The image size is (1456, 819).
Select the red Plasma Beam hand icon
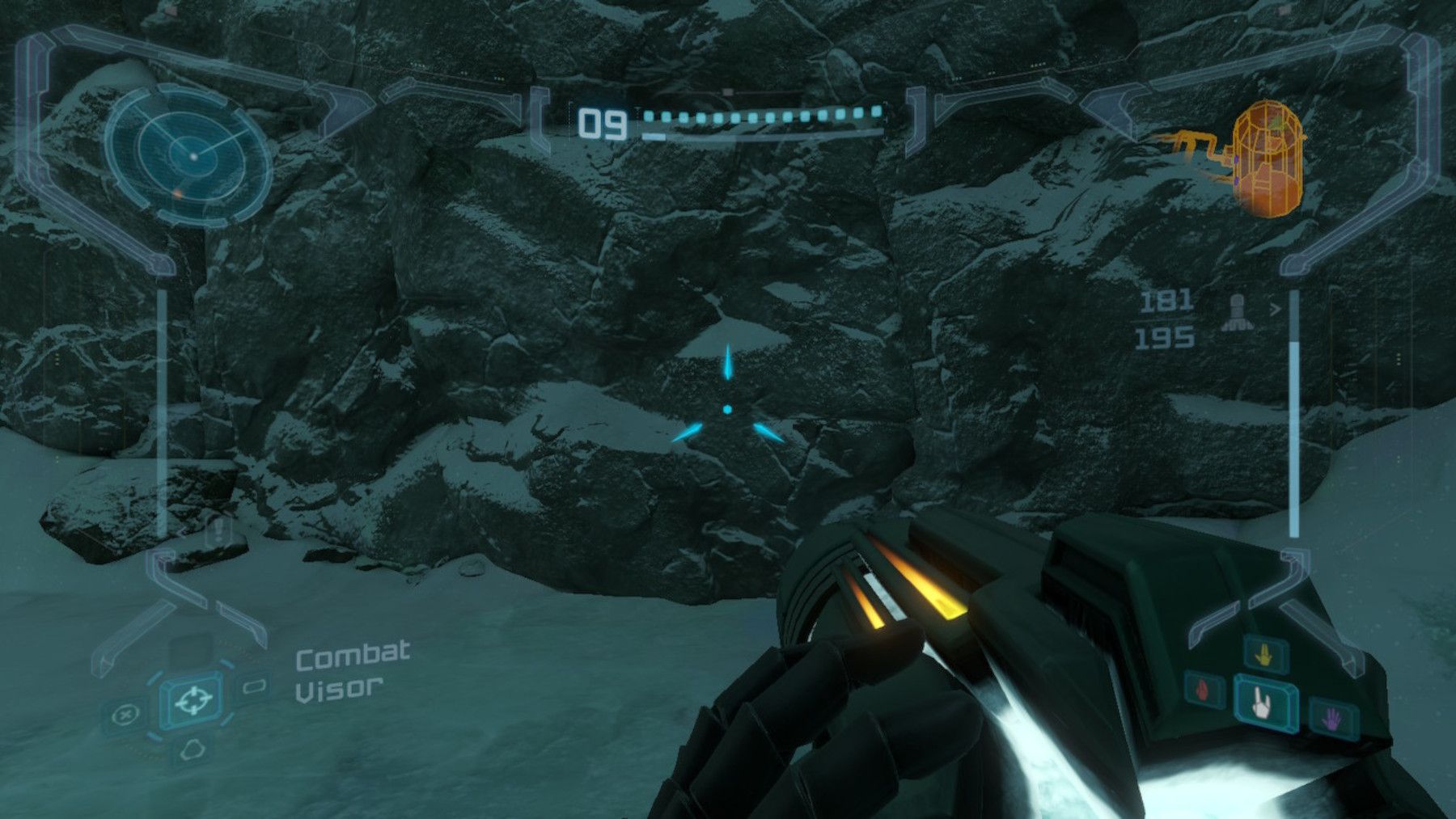pyautogui.click(x=1202, y=690)
